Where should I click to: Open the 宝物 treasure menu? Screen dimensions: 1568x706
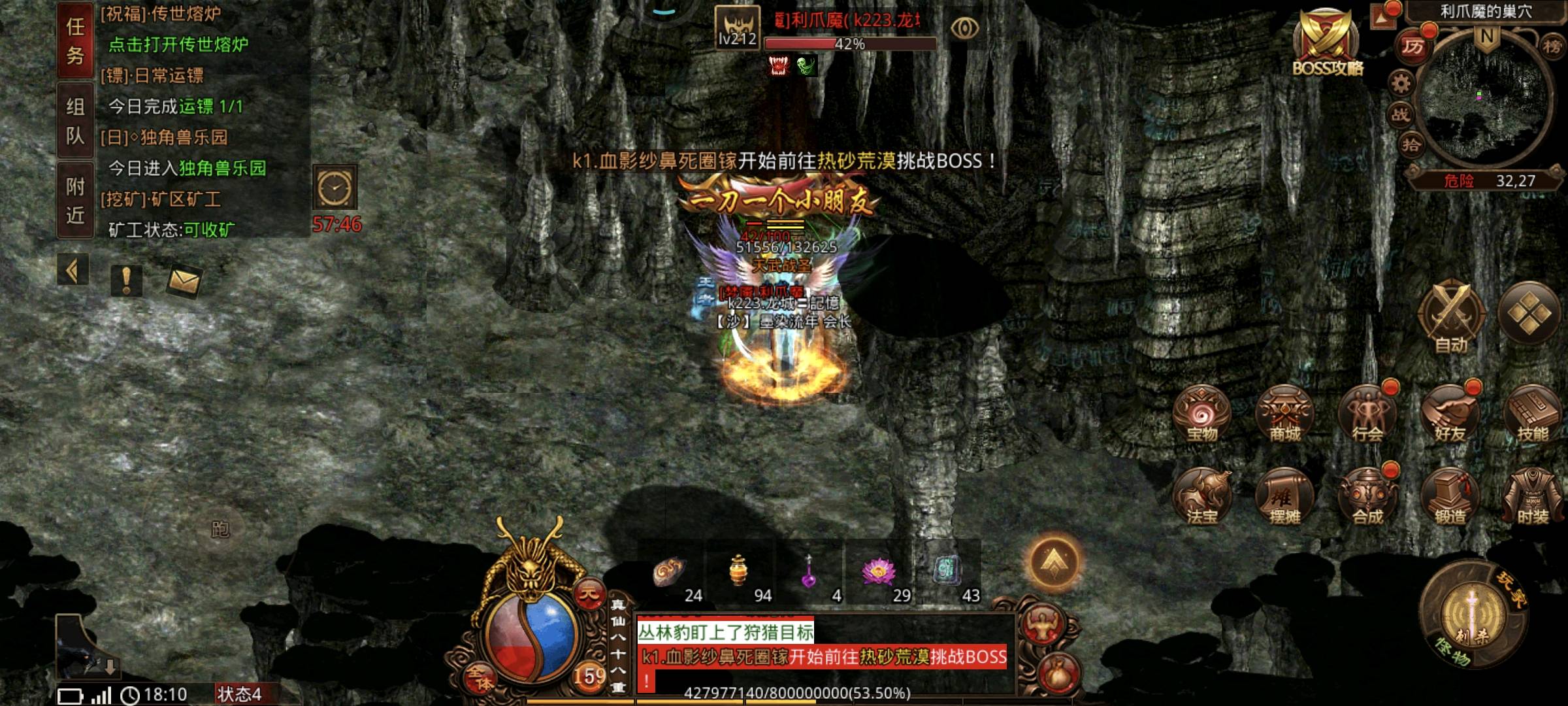(1201, 415)
